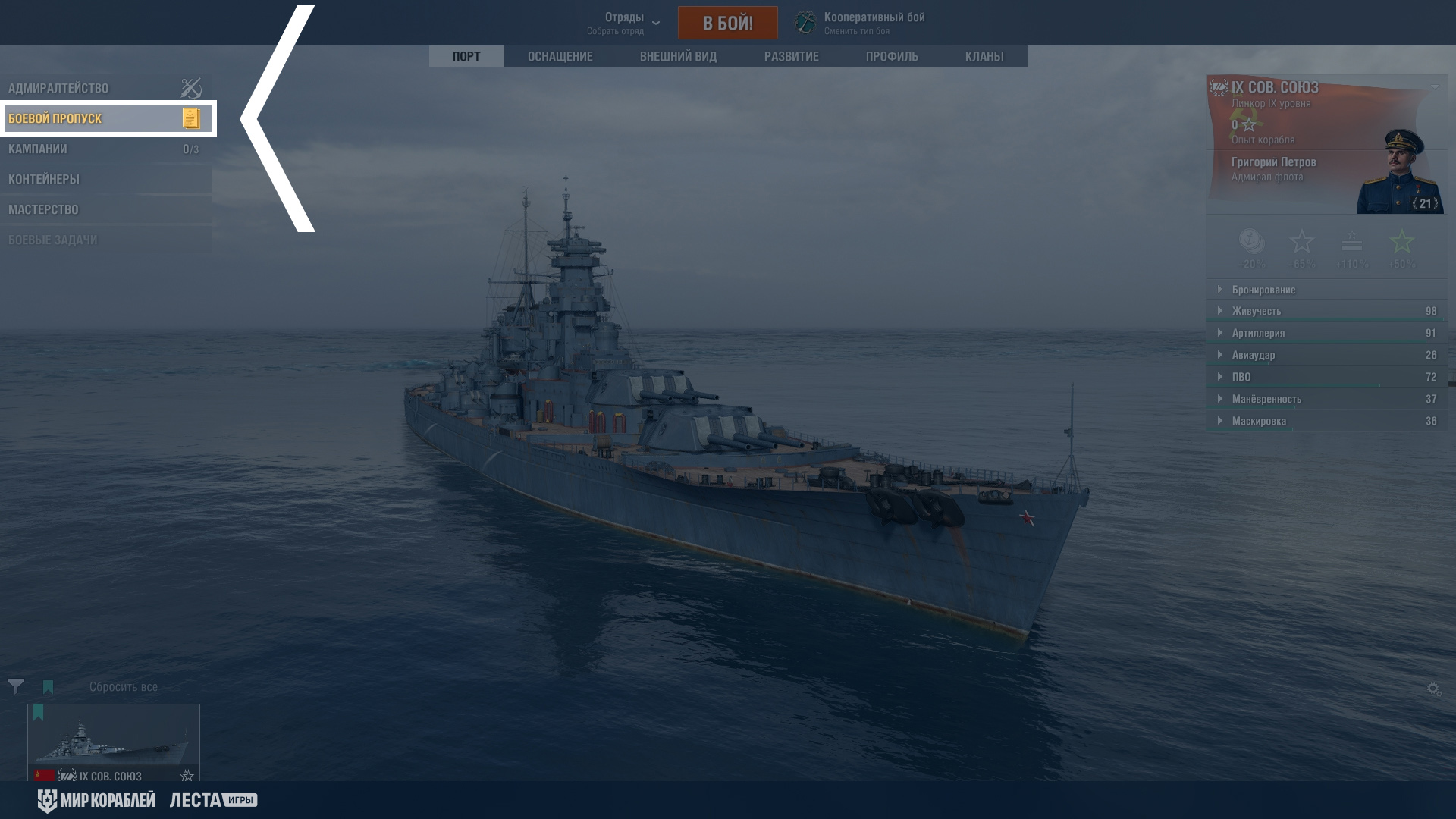Switch to the ОСНАЩЕНИЕ tab

pyautogui.click(x=560, y=56)
